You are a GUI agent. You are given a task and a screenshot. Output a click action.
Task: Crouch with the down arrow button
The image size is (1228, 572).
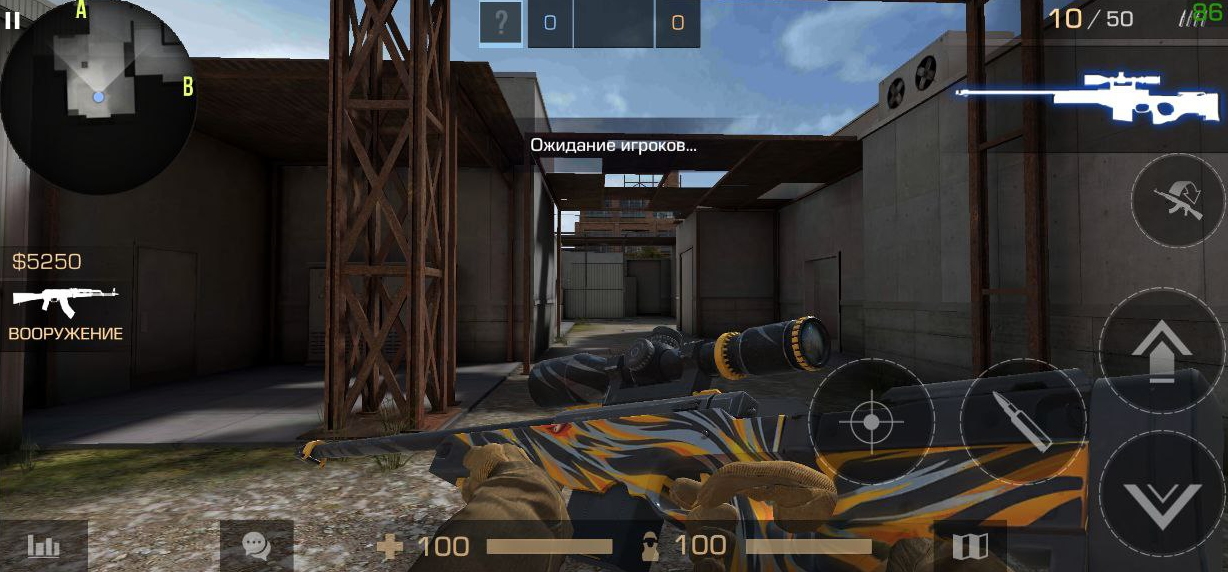pyautogui.click(x=1162, y=494)
